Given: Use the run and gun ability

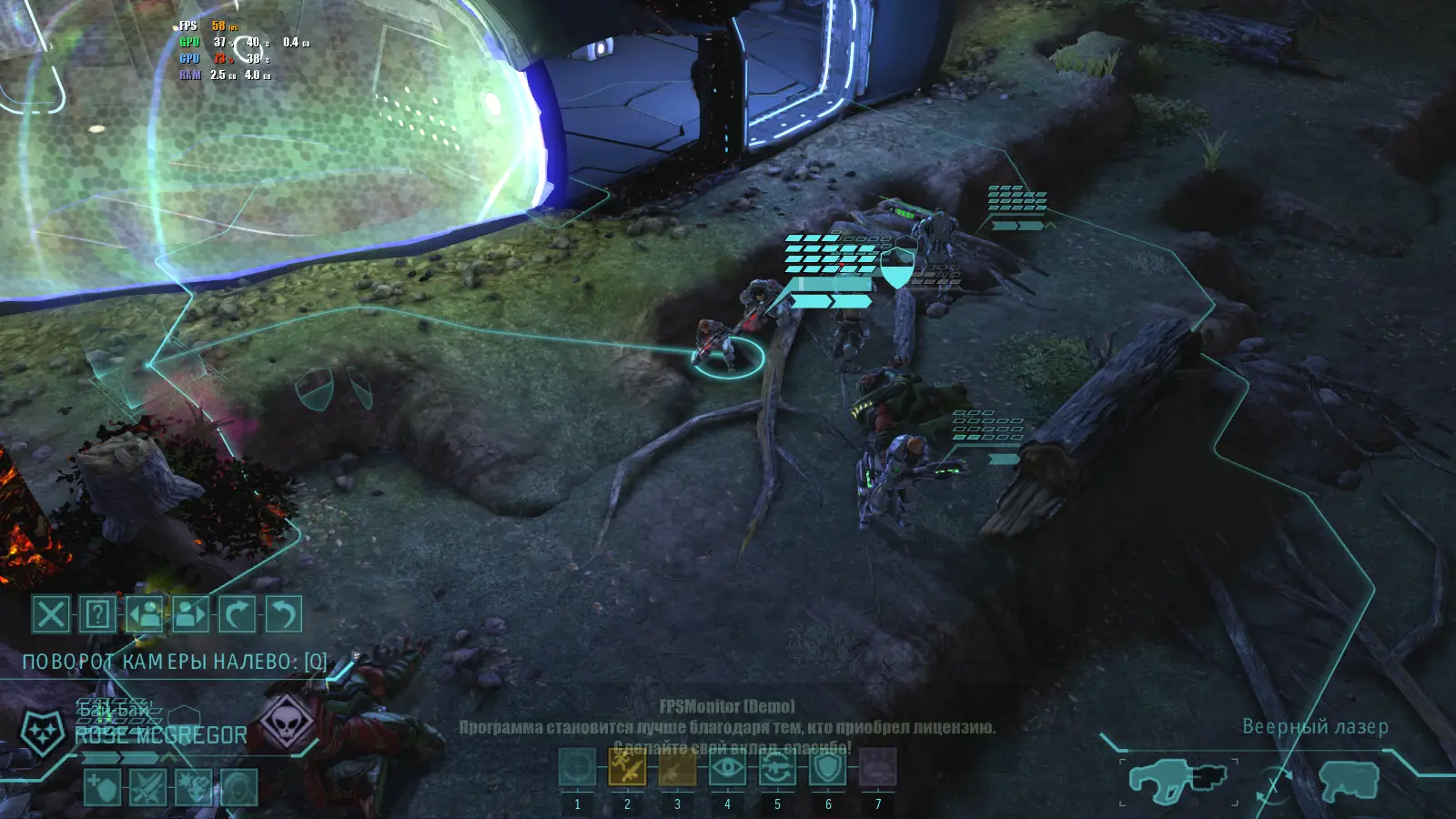Looking at the screenshot, I should coord(627,768).
